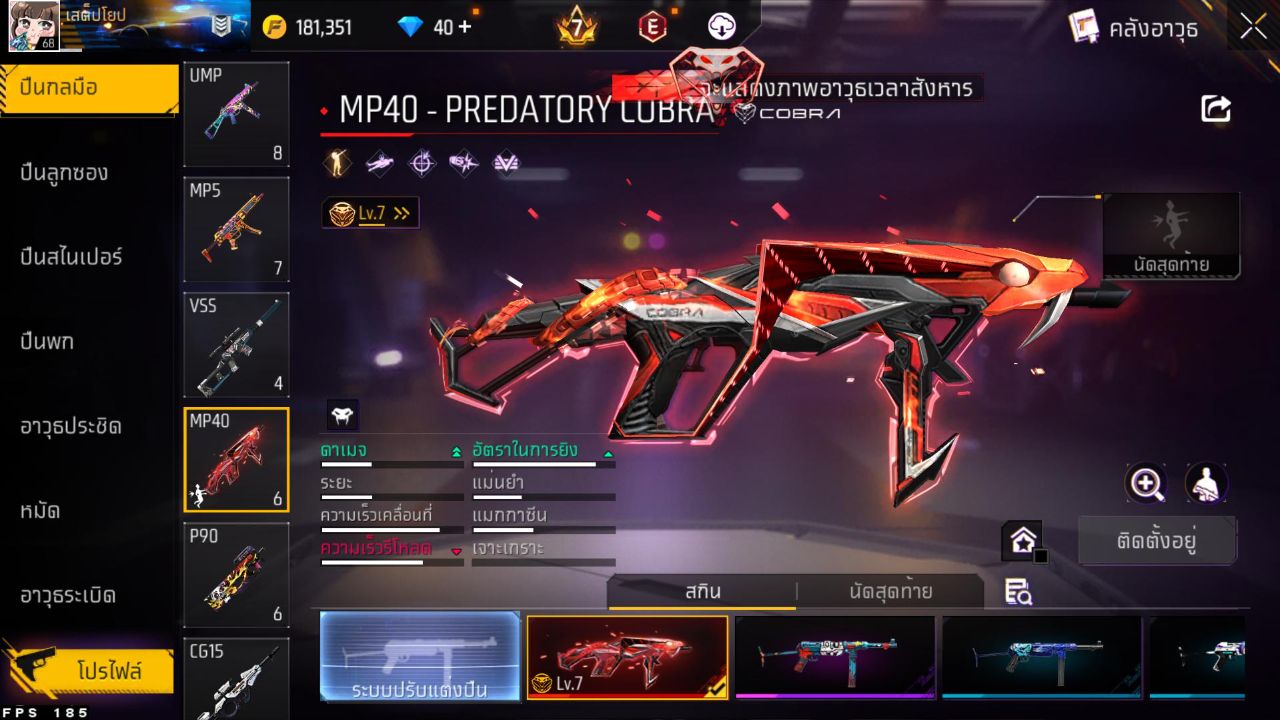Click the standing soldier weapon attribute icon
The height and width of the screenshot is (720, 1280).
coord(338,163)
